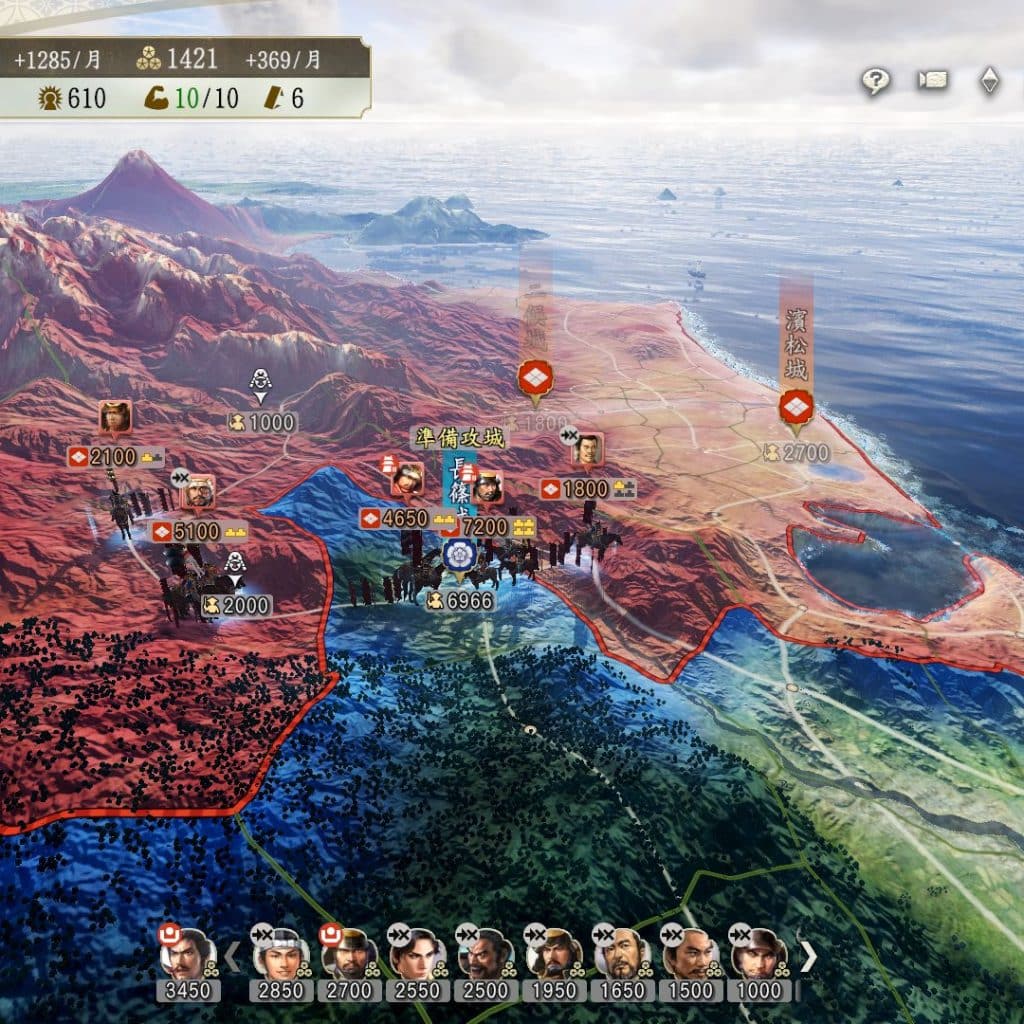Select the enemy army with 2100 troops
The image size is (1024, 1024).
[115, 418]
